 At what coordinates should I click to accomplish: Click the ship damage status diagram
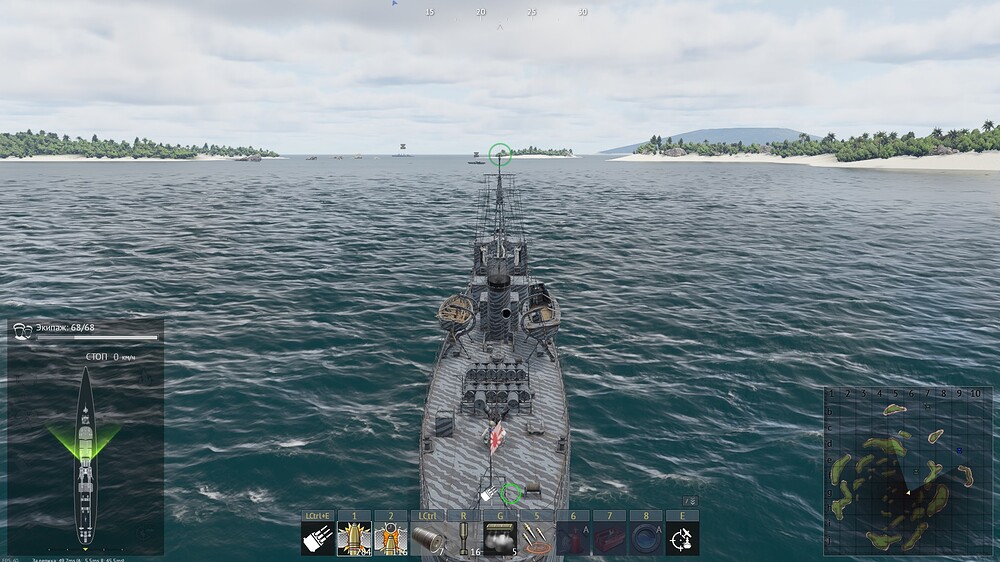coord(86,455)
